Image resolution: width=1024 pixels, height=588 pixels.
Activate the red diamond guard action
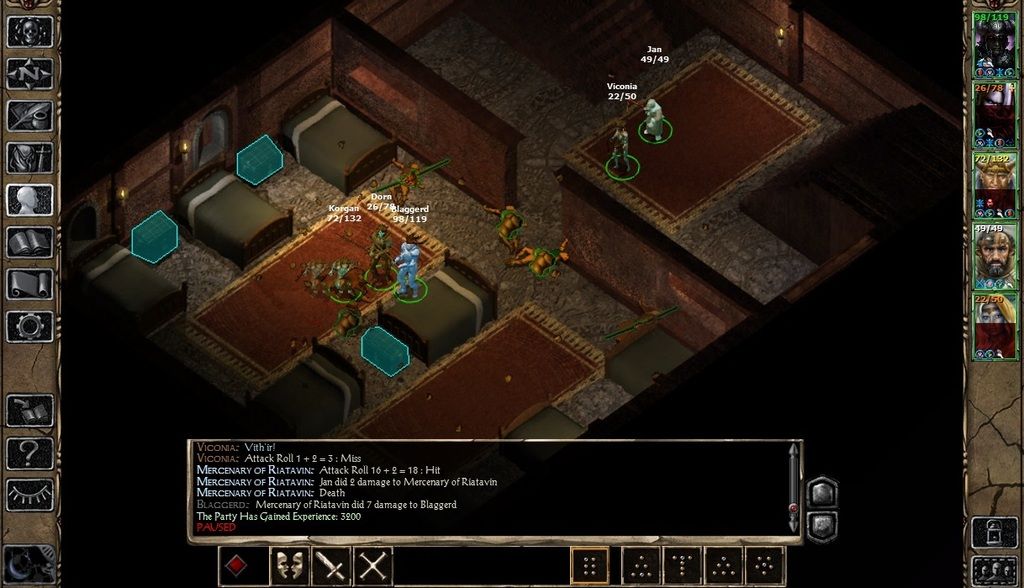click(x=237, y=567)
